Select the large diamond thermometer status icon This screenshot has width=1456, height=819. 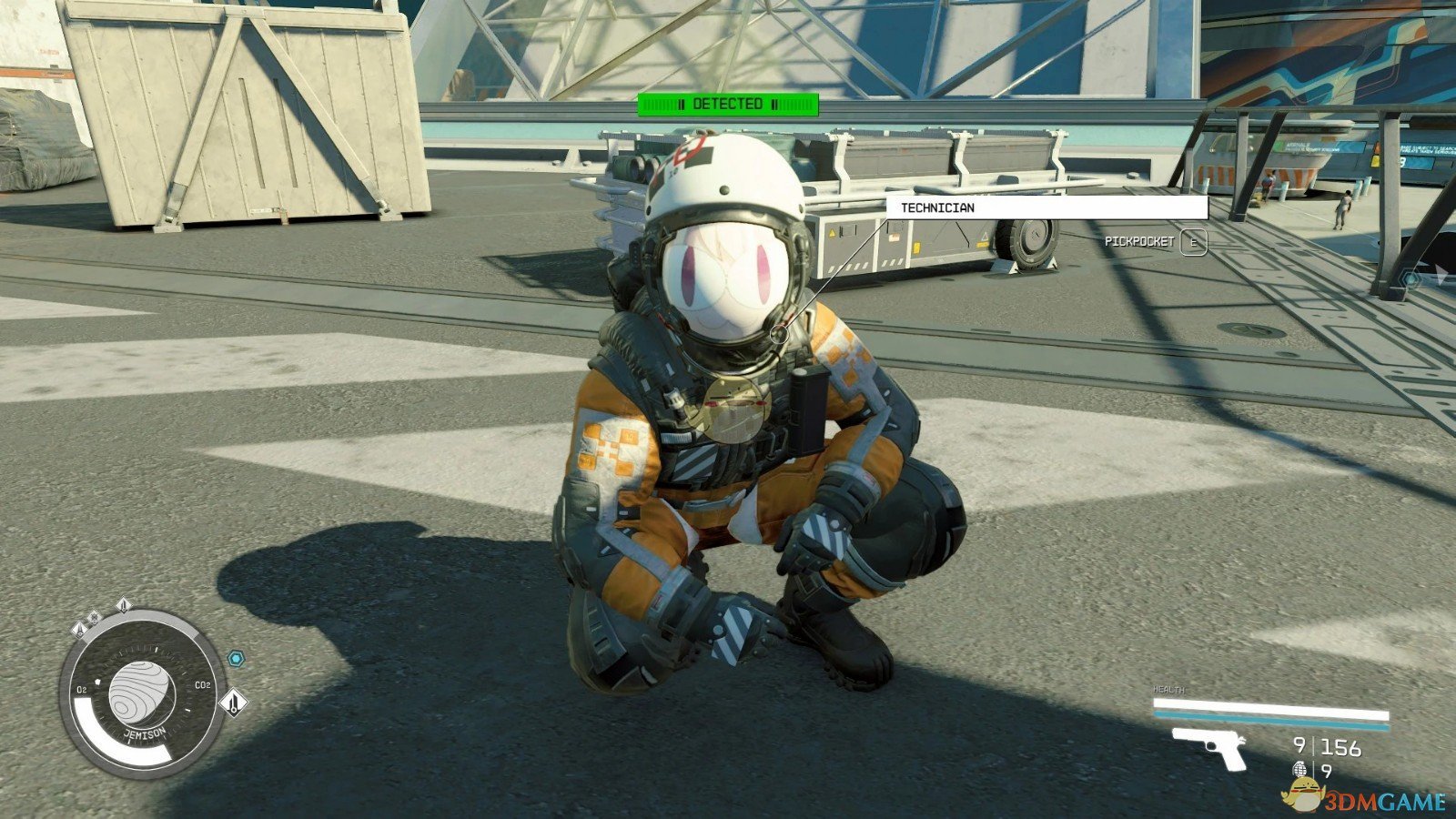click(234, 703)
